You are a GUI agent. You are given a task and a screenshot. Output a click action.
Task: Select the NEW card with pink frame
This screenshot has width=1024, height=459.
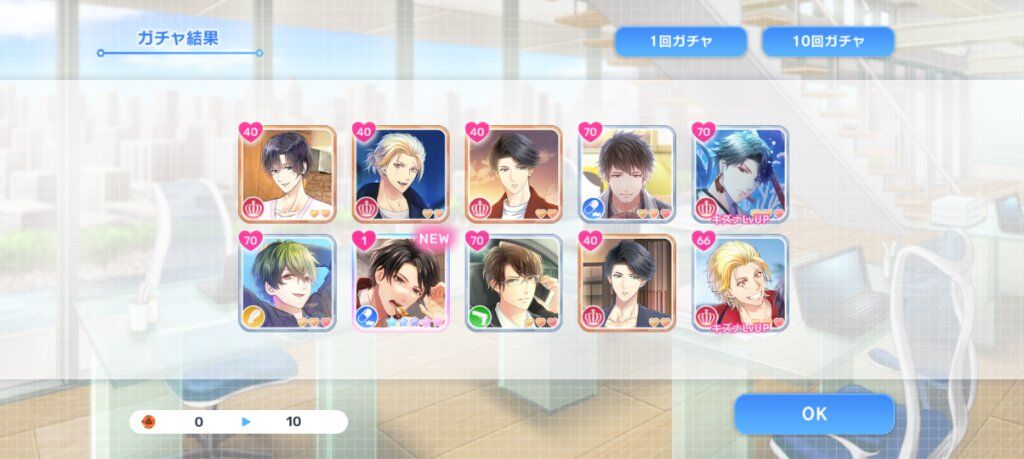[x=401, y=283]
